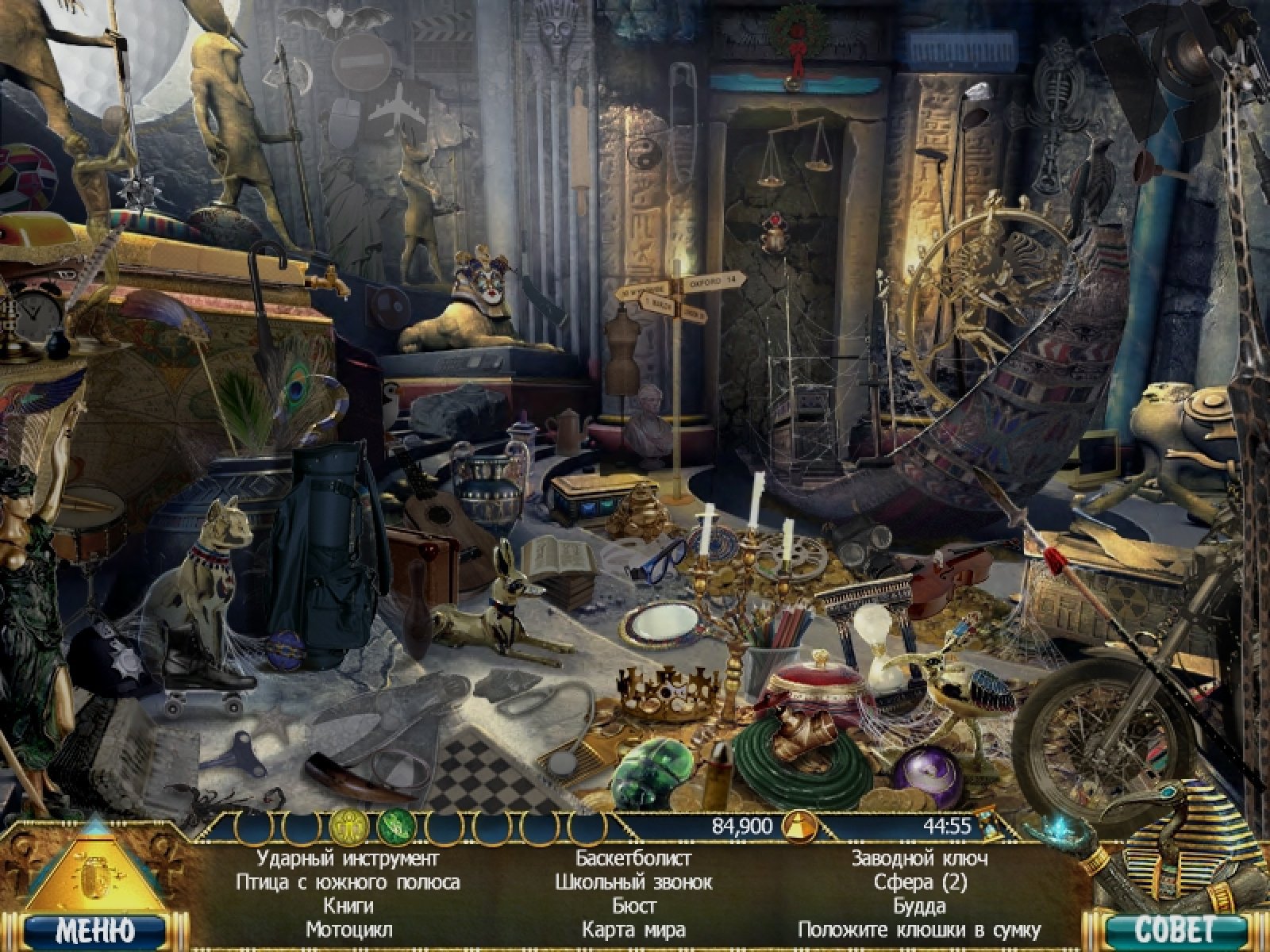
Task: Click 'Бюст' in the find list
Action: 633,905
